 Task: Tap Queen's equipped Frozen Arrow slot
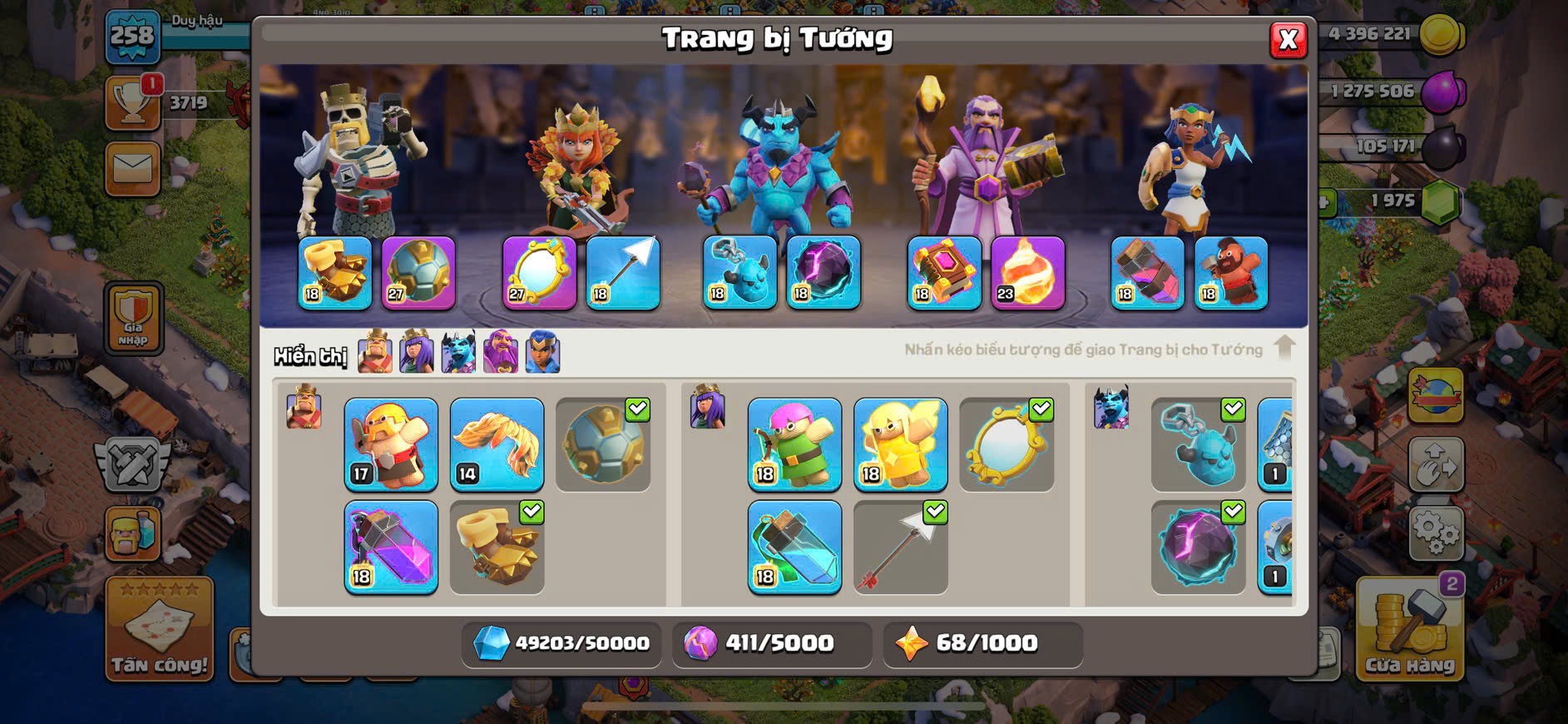point(623,273)
